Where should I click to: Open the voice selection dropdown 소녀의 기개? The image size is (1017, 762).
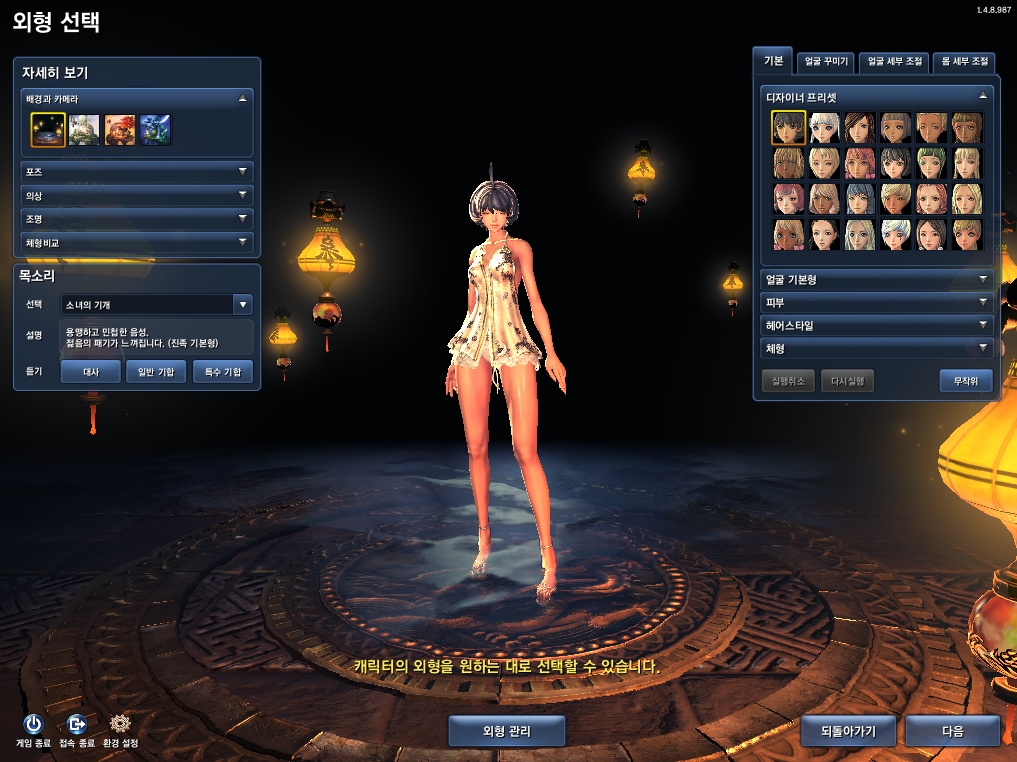[156, 304]
